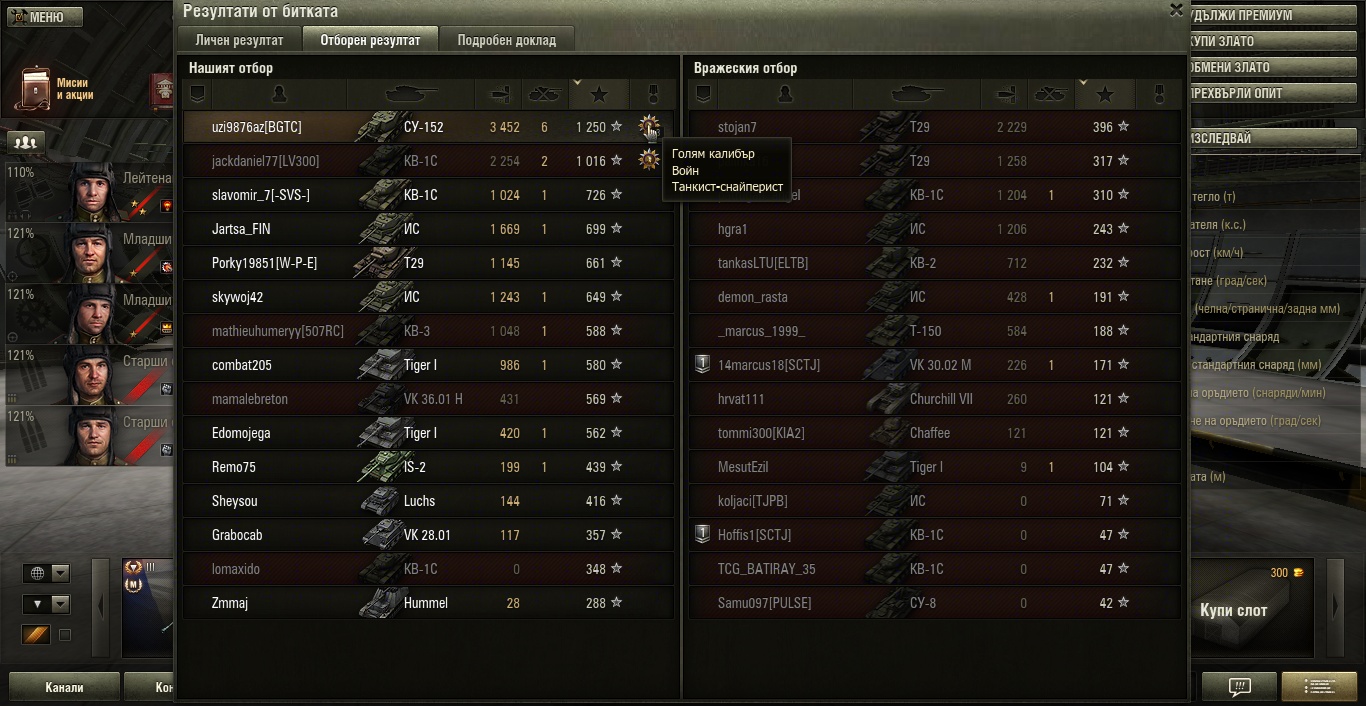Select the Отборен резултат tab

(370, 40)
